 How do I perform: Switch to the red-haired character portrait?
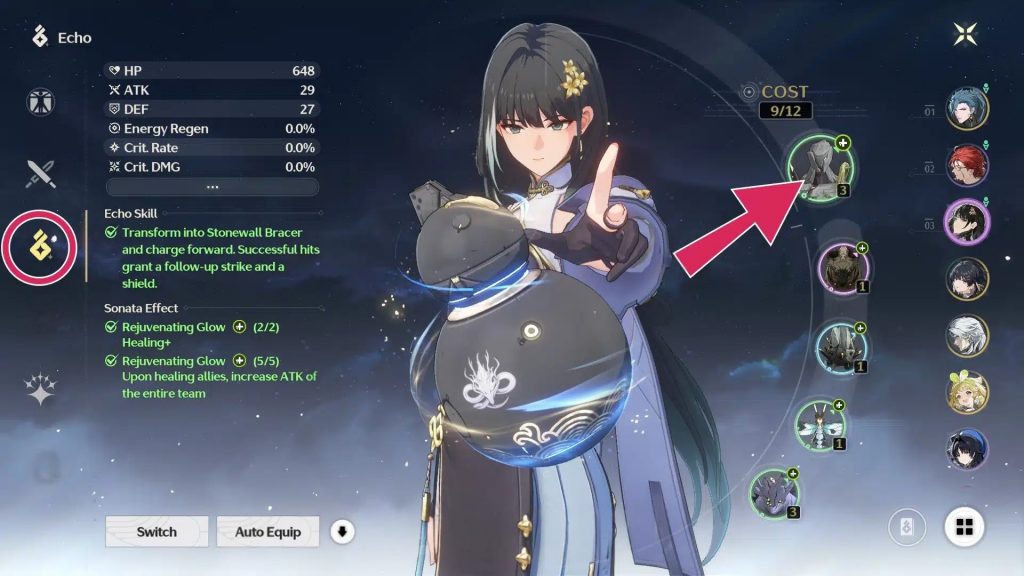pyautogui.click(x=967, y=166)
